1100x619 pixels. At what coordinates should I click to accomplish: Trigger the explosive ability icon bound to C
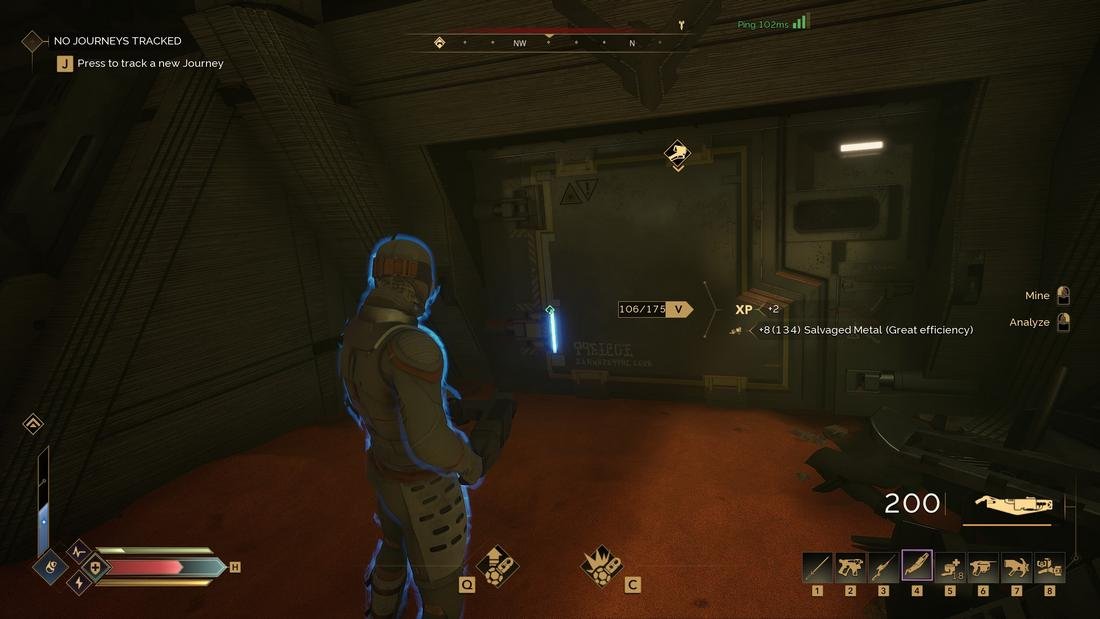point(601,565)
